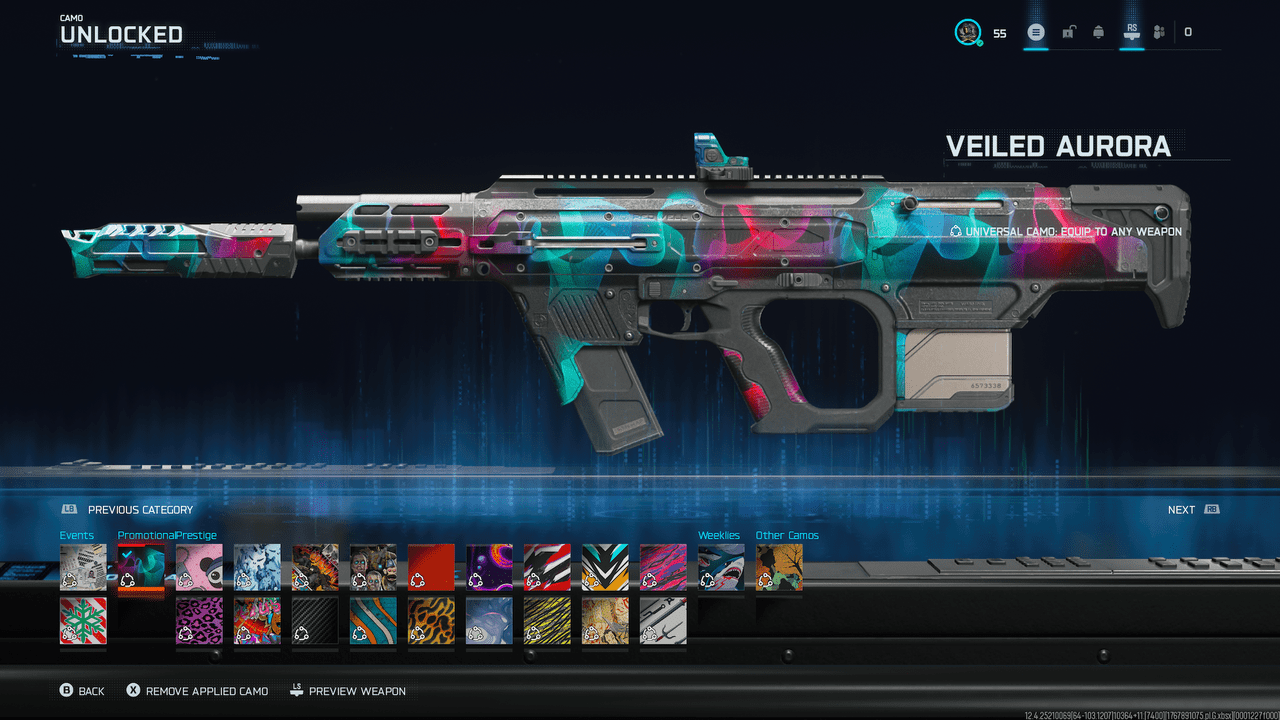
Task: Select the purple space planet camo
Action: pyautogui.click(x=489, y=568)
